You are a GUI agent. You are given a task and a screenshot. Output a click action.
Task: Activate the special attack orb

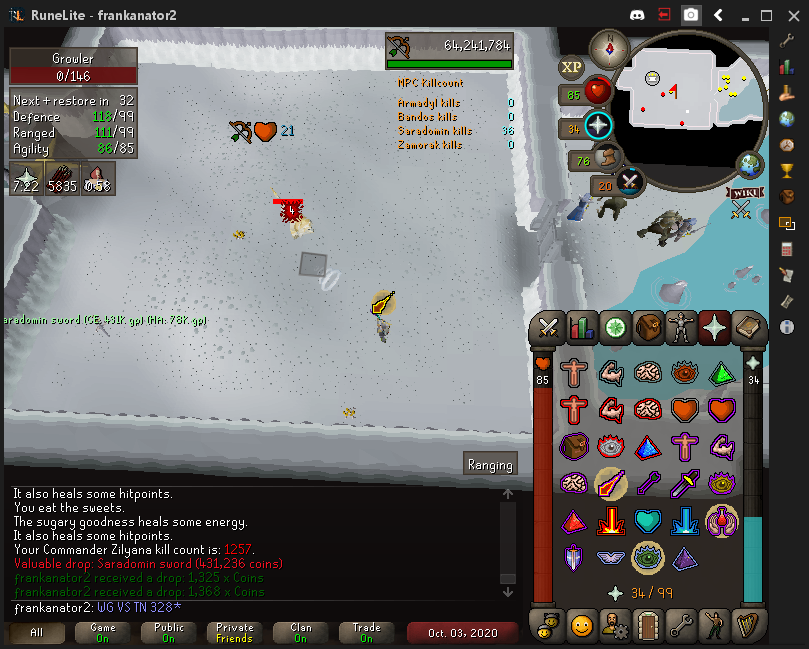[630, 182]
